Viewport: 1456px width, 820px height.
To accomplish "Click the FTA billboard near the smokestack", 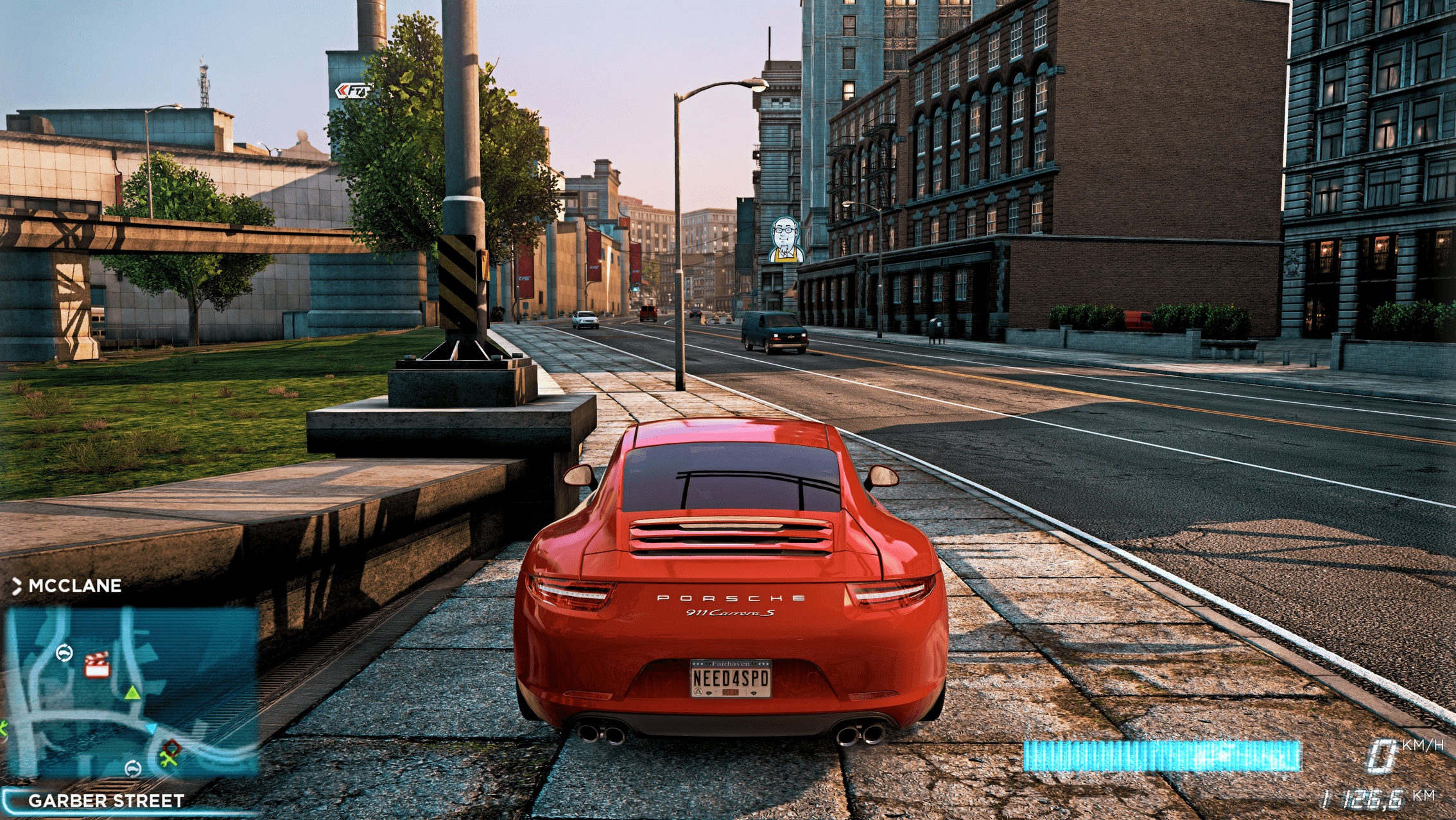I will (356, 91).
